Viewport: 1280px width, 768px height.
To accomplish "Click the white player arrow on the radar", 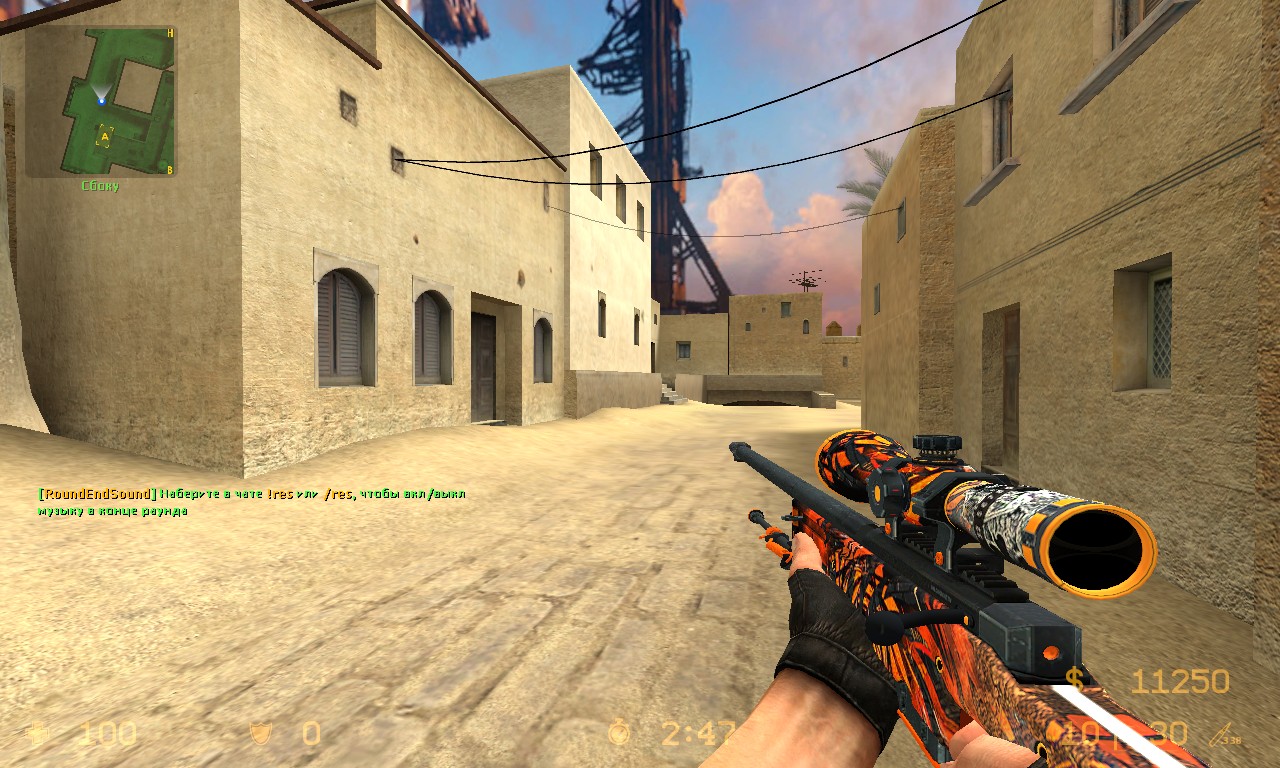I will [101, 97].
